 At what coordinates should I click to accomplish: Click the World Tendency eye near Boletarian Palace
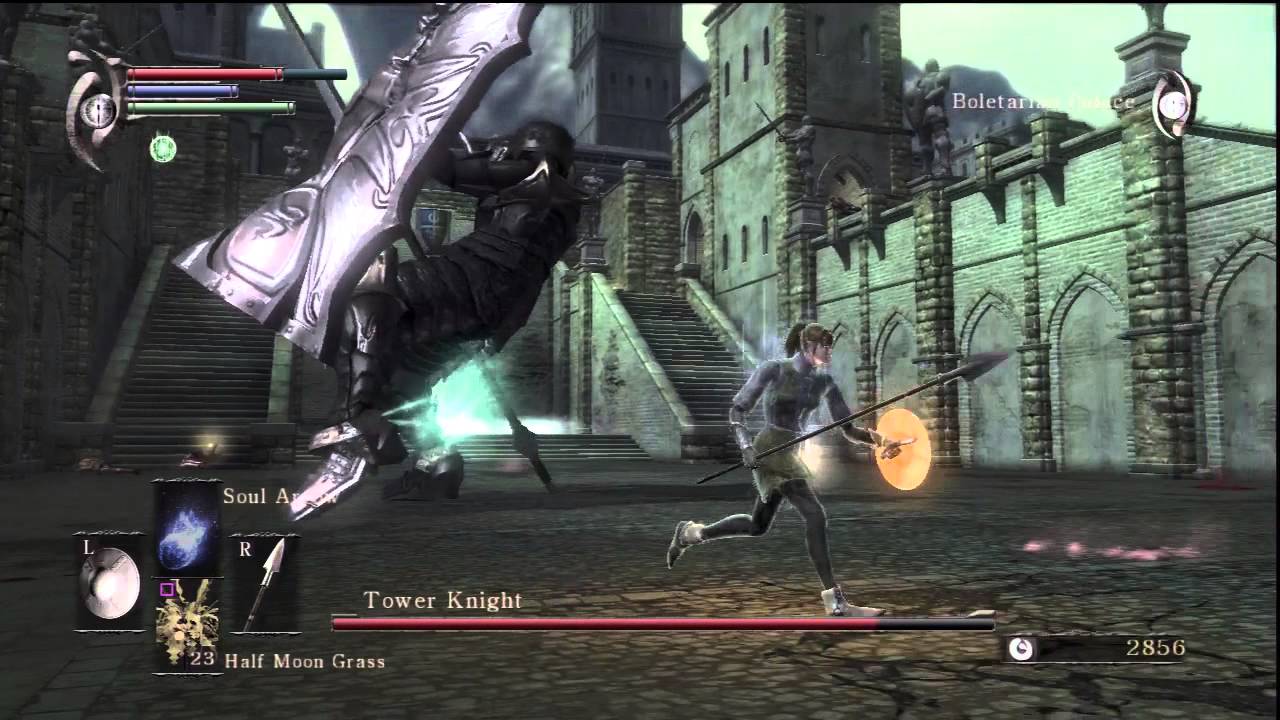[1170, 102]
